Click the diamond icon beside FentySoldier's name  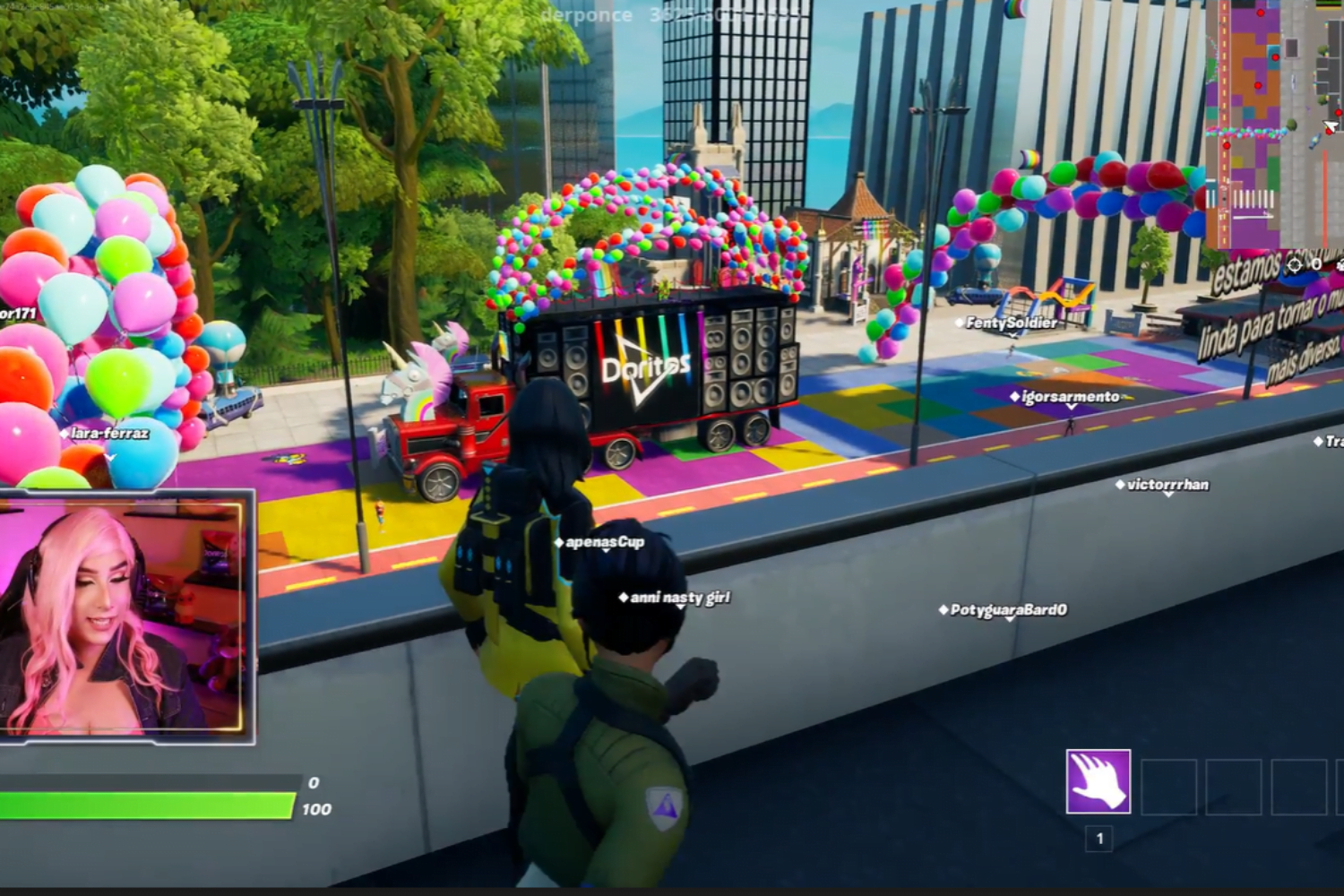[961, 323]
